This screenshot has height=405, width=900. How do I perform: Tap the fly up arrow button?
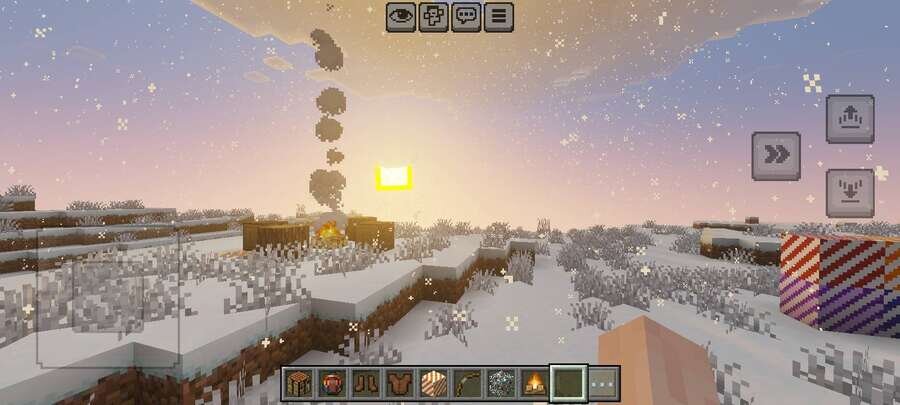tap(849, 119)
